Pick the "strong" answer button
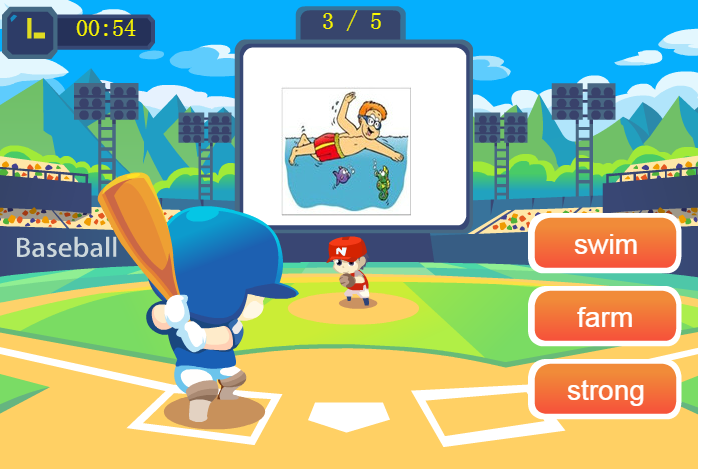Screen dimensions: 703x470 pyautogui.click(x=605, y=390)
